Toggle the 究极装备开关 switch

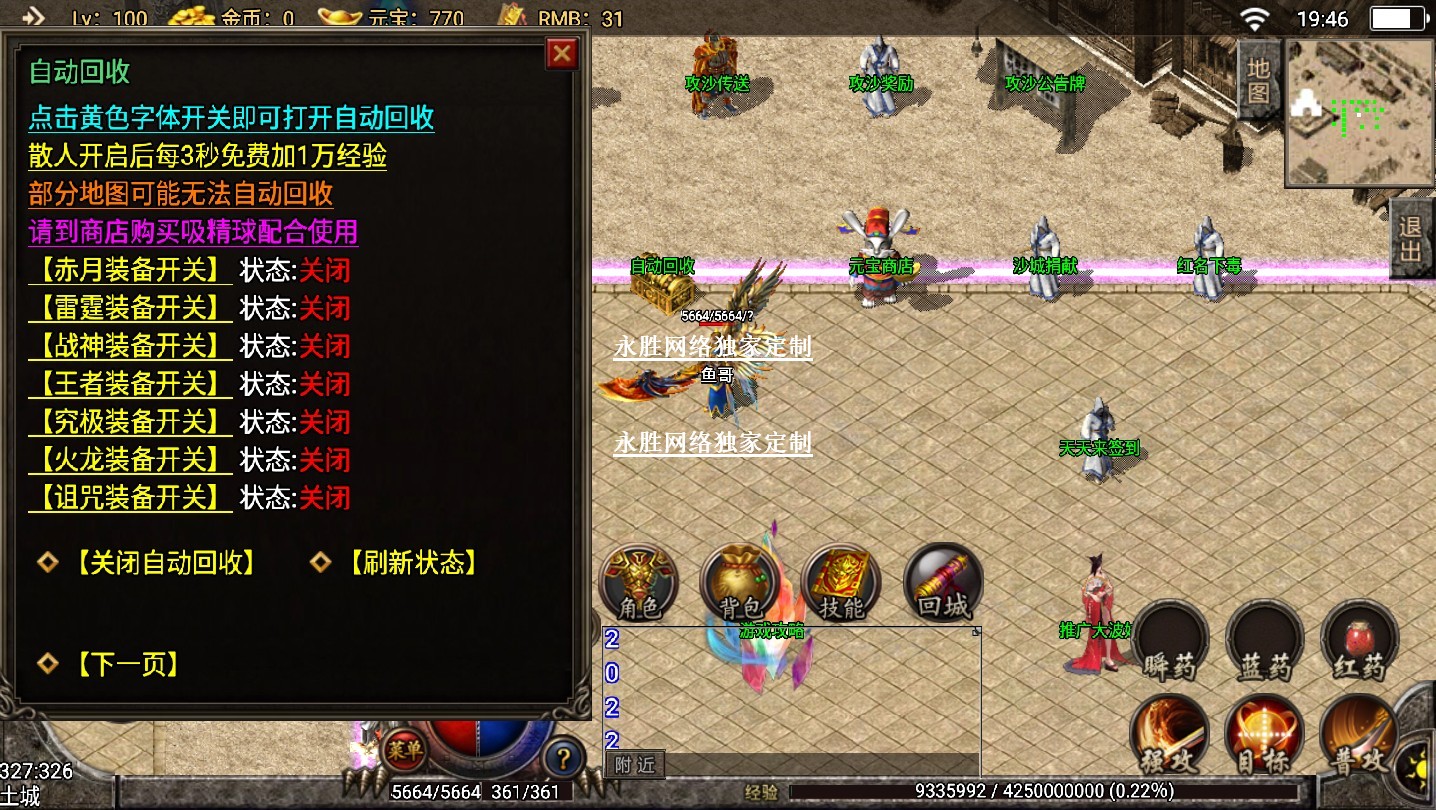(129, 422)
